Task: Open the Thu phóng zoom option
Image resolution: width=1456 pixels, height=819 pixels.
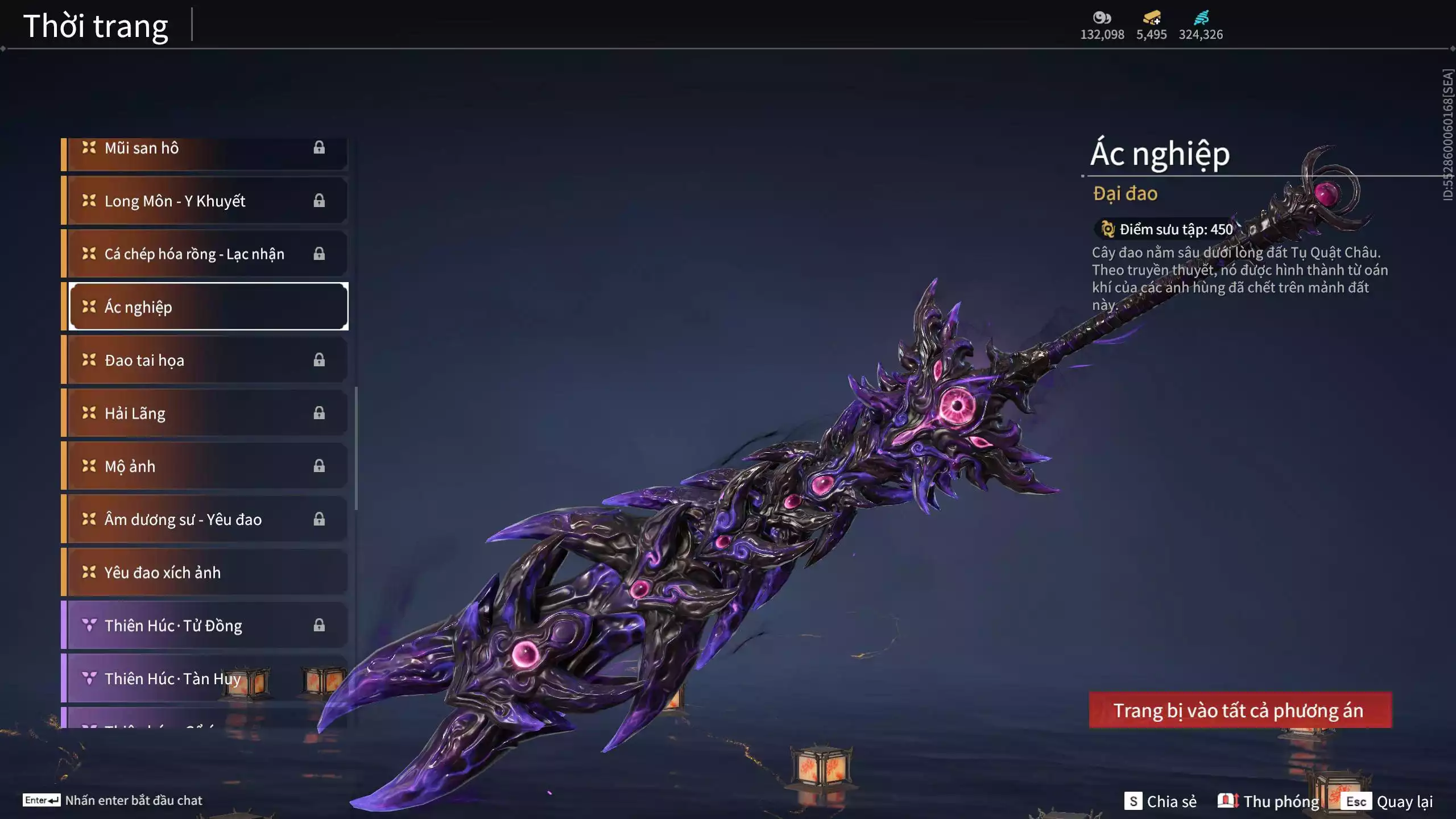Action: 1268,801
